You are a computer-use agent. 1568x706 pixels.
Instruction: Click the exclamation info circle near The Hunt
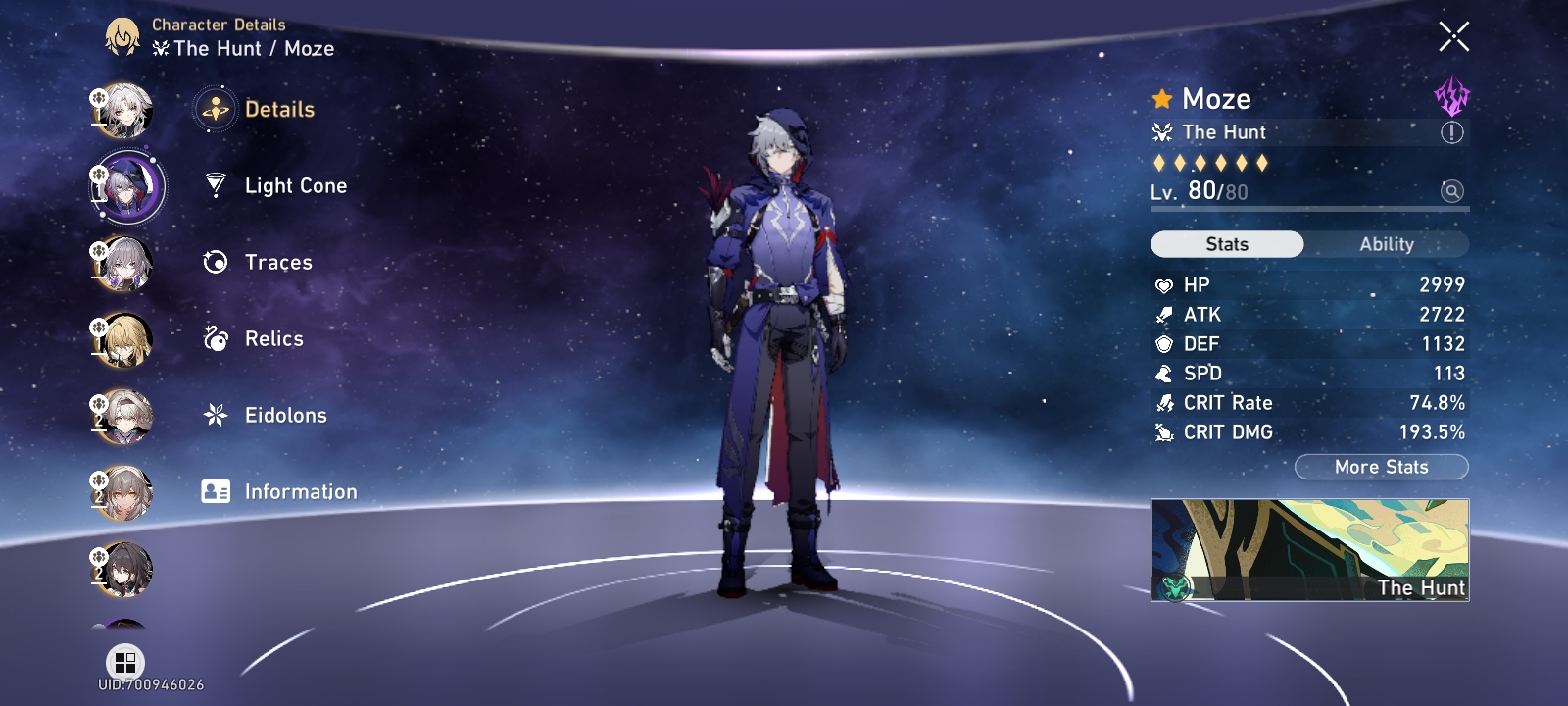pyautogui.click(x=1451, y=131)
